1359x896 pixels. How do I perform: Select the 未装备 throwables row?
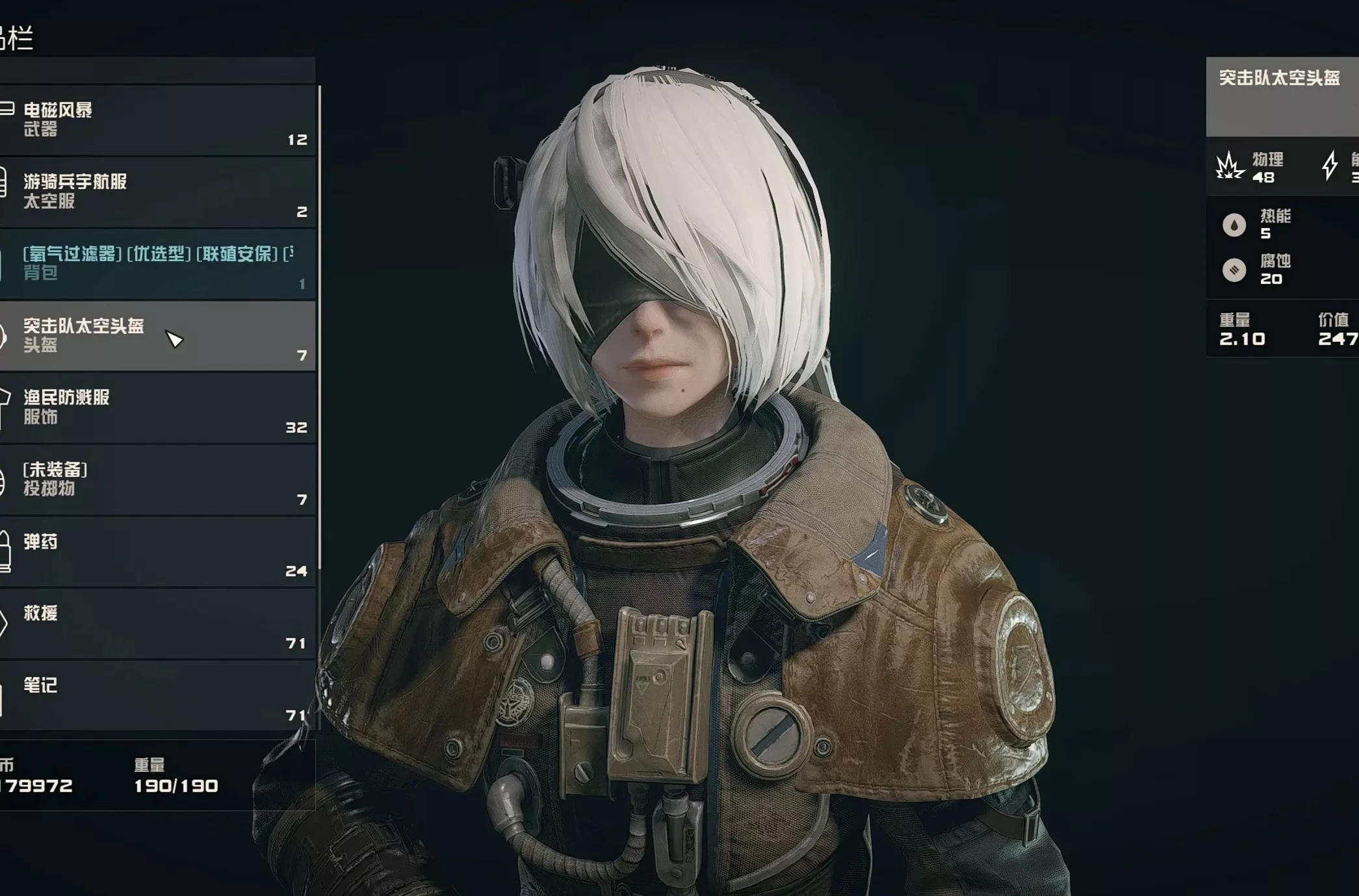tap(156, 480)
